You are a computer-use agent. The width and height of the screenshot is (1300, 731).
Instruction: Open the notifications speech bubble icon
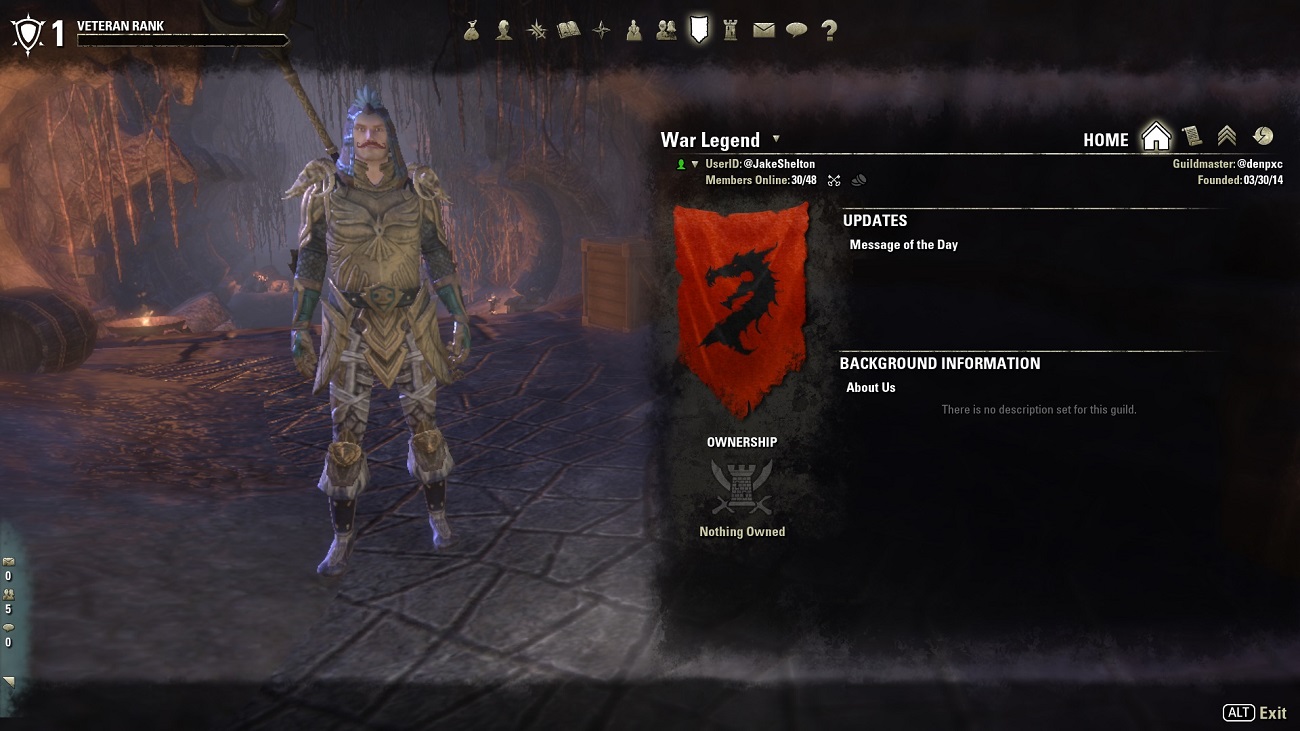(x=796, y=31)
